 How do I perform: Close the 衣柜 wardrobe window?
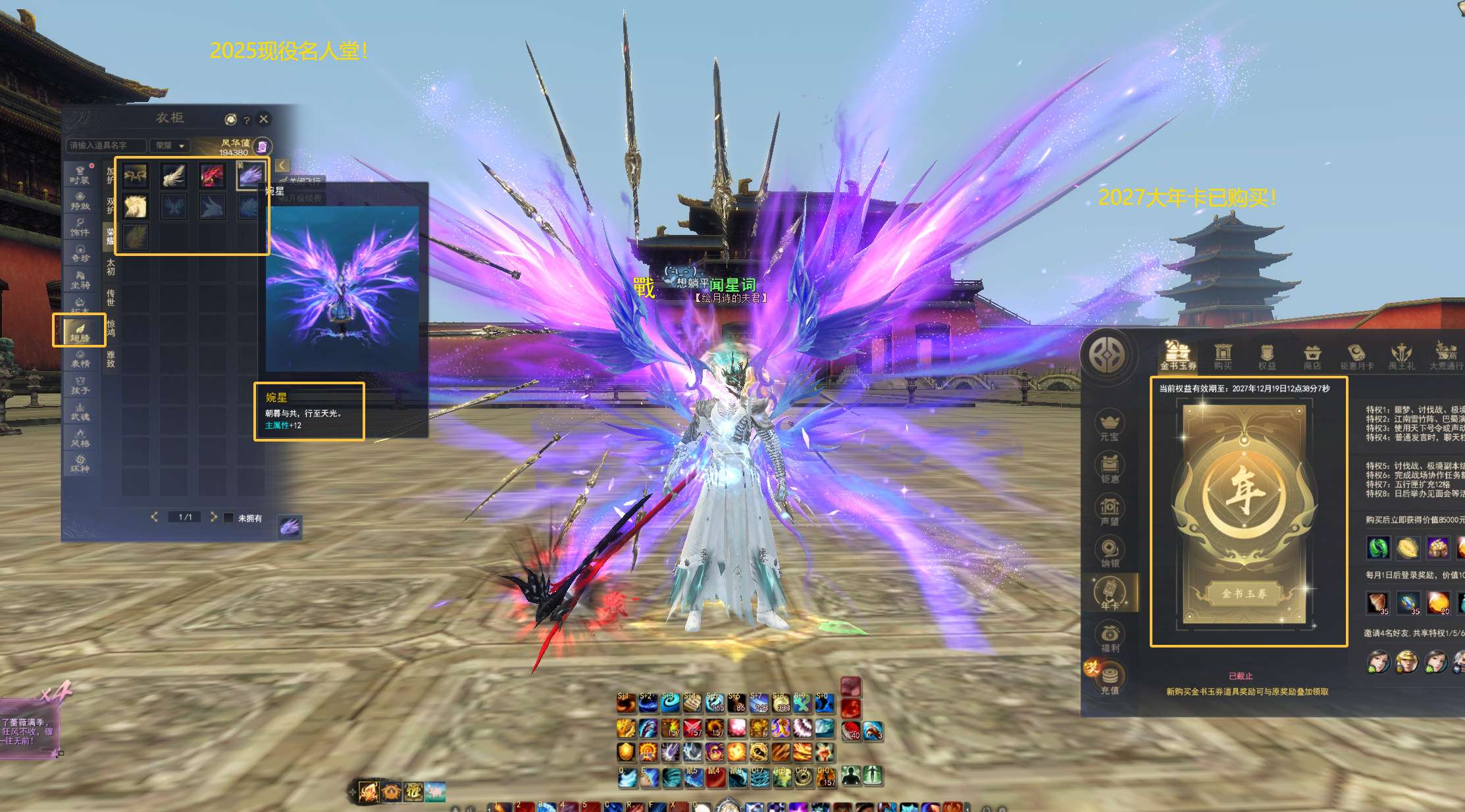pyautogui.click(x=264, y=119)
